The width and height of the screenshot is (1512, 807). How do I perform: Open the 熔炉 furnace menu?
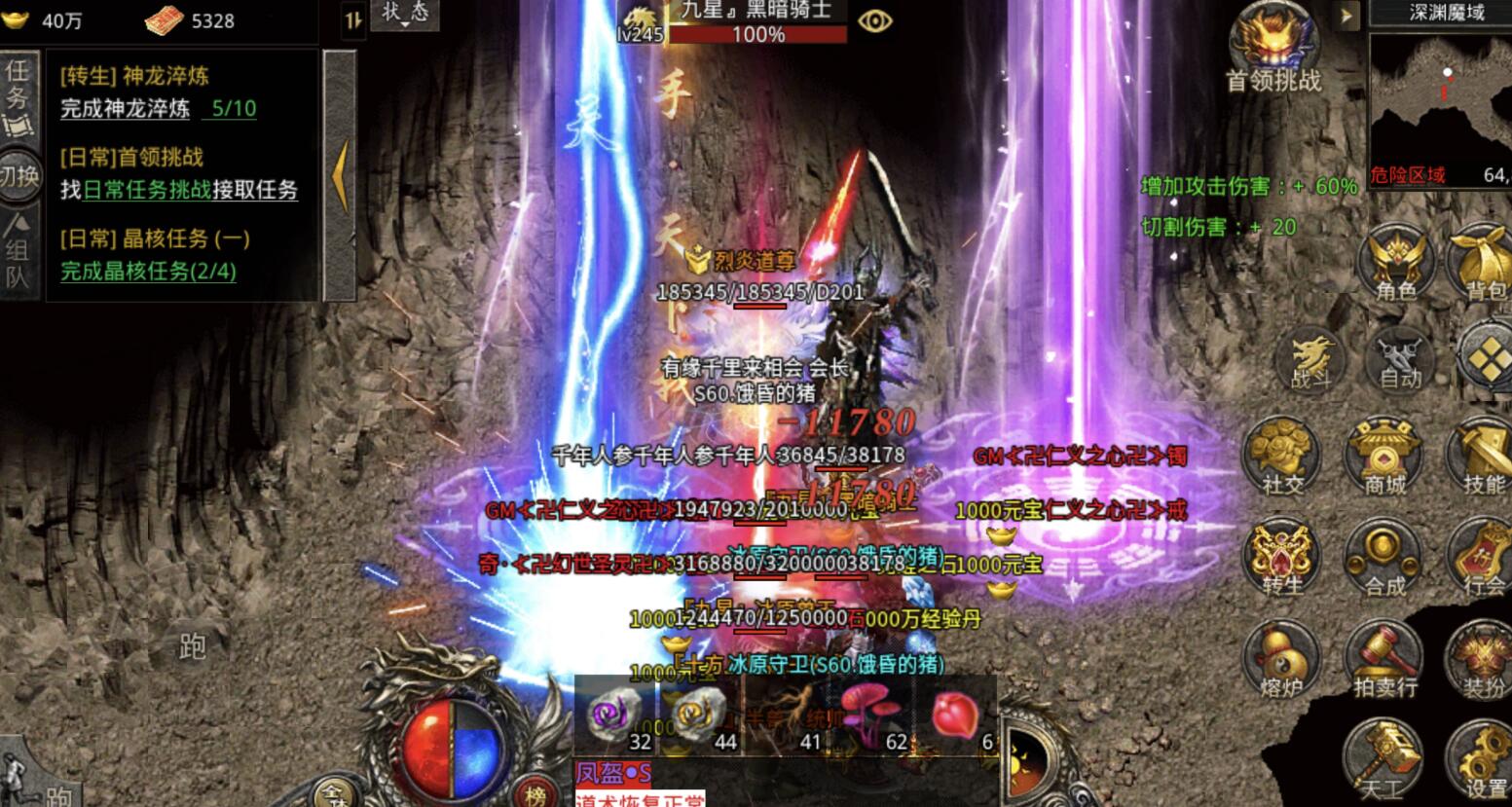click(1282, 660)
